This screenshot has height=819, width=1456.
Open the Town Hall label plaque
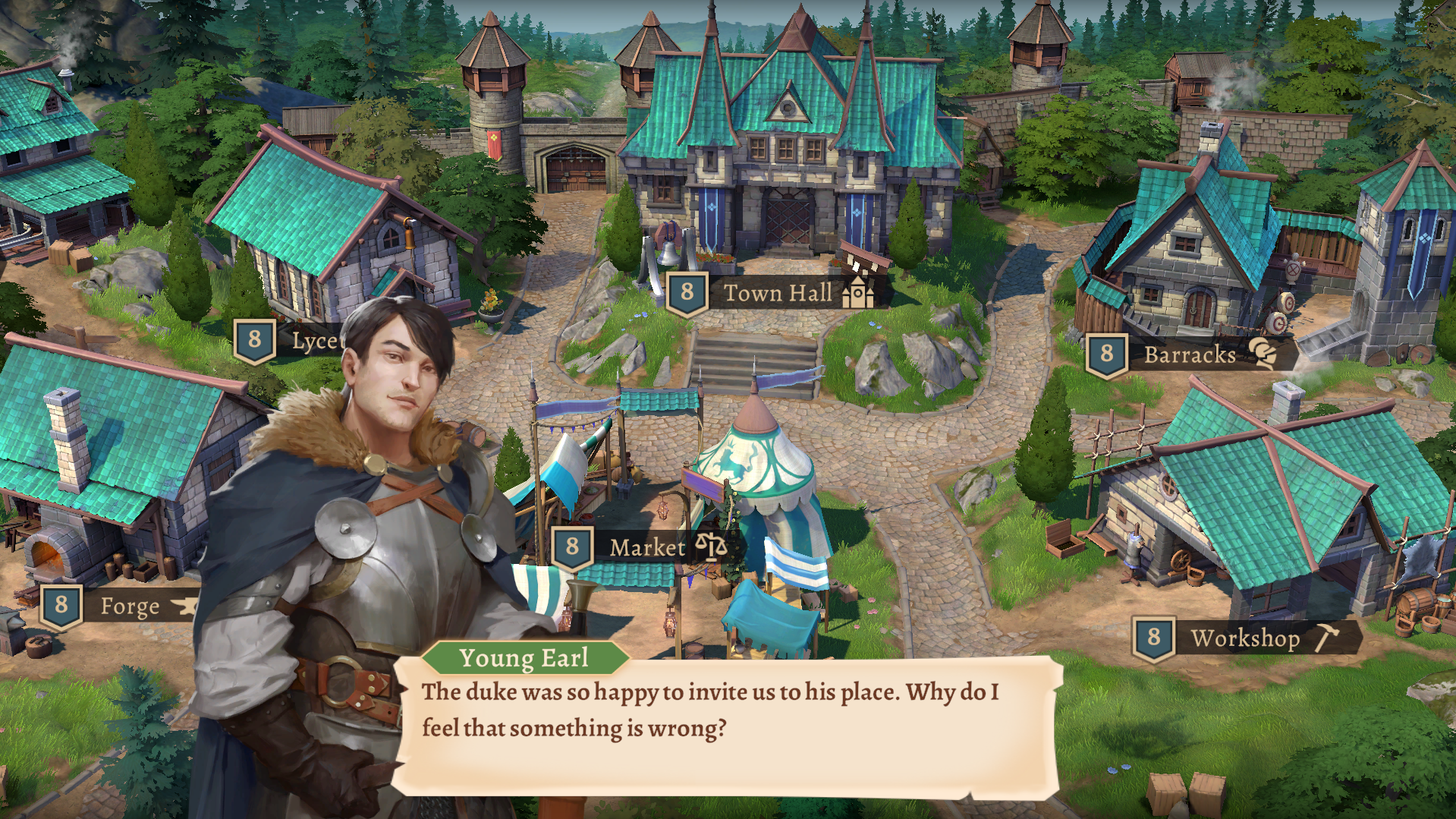coord(778,292)
